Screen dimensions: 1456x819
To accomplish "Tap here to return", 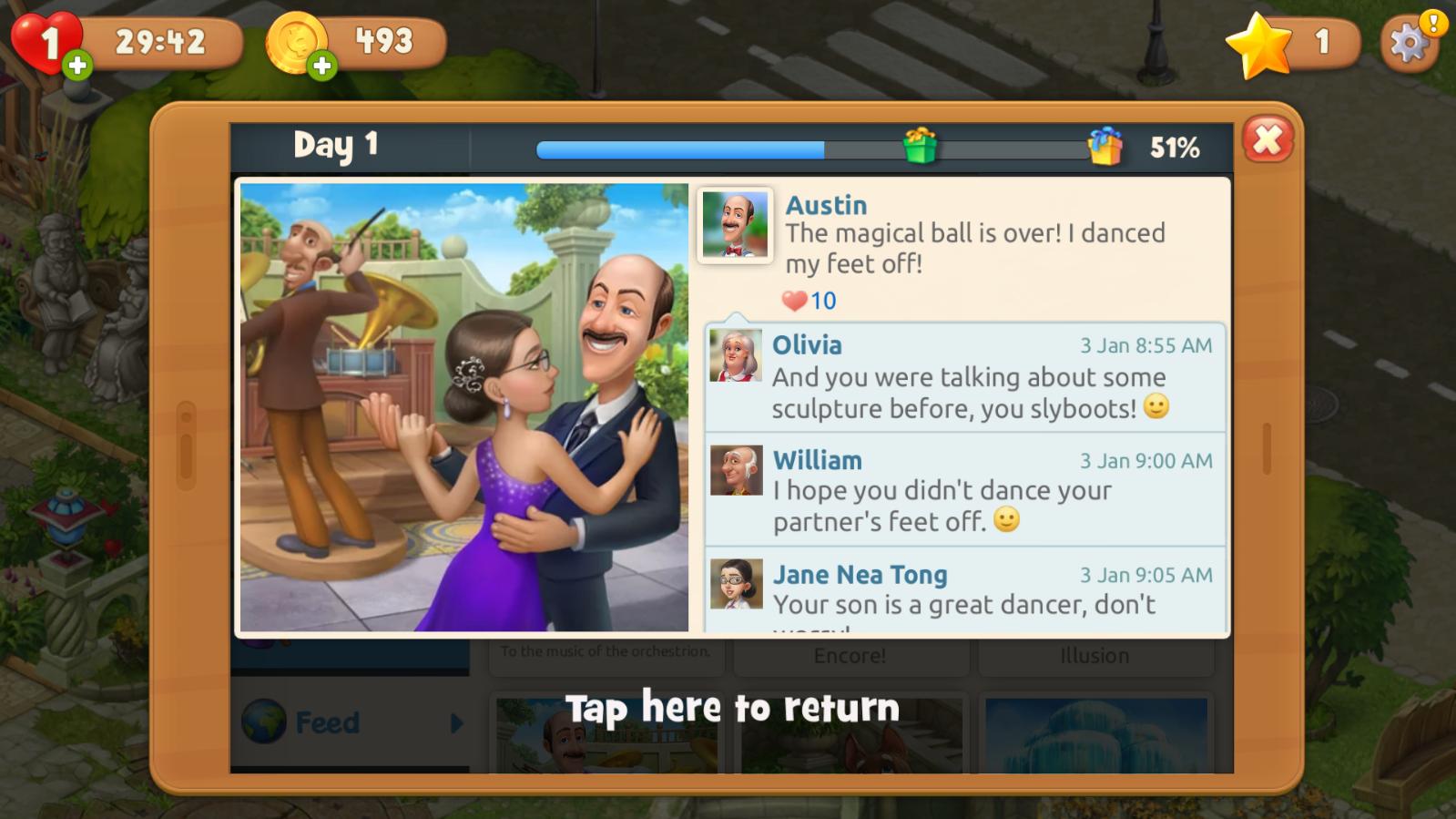I will [x=732, y=708].
